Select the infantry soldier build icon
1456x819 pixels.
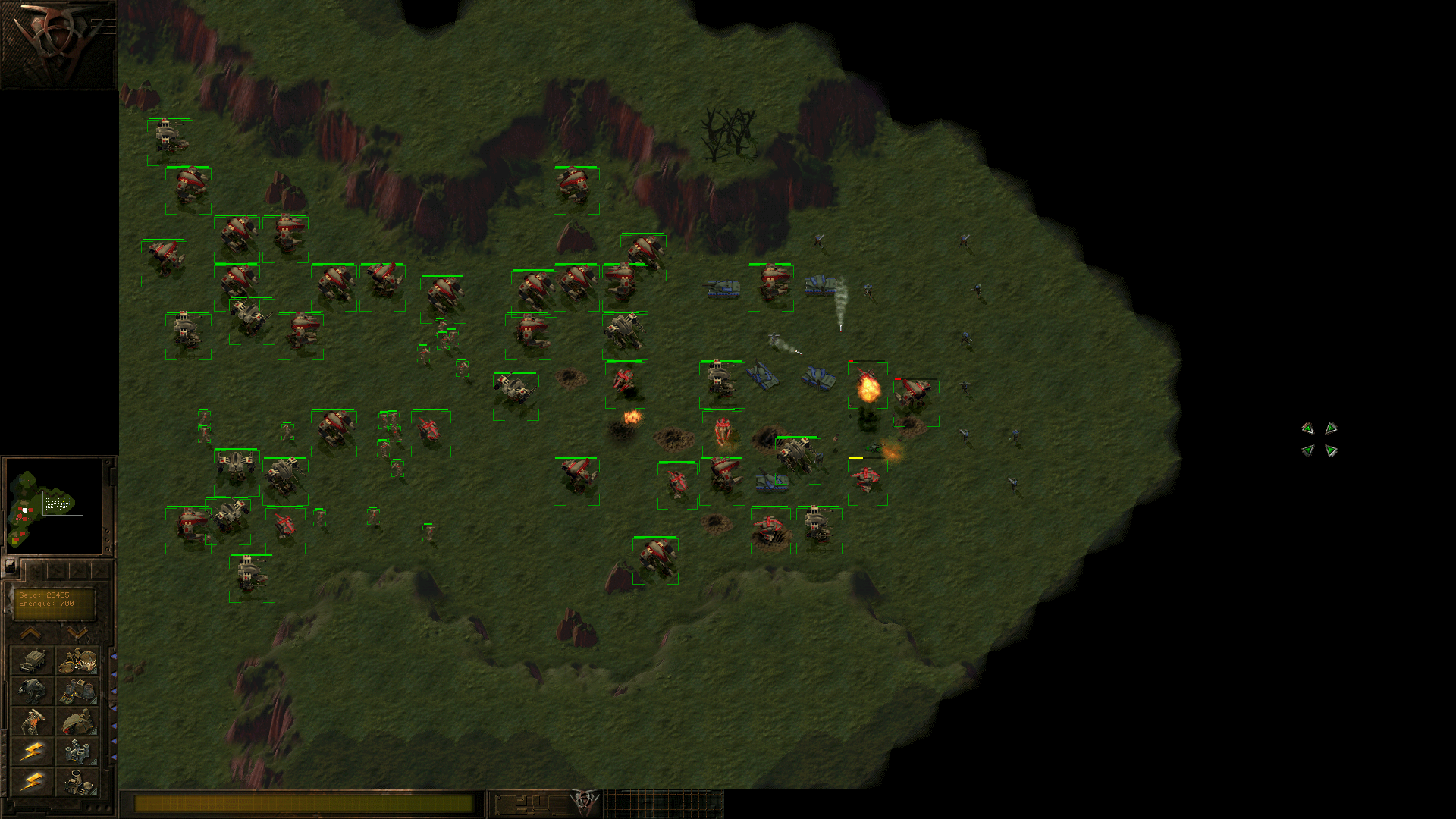32,722
